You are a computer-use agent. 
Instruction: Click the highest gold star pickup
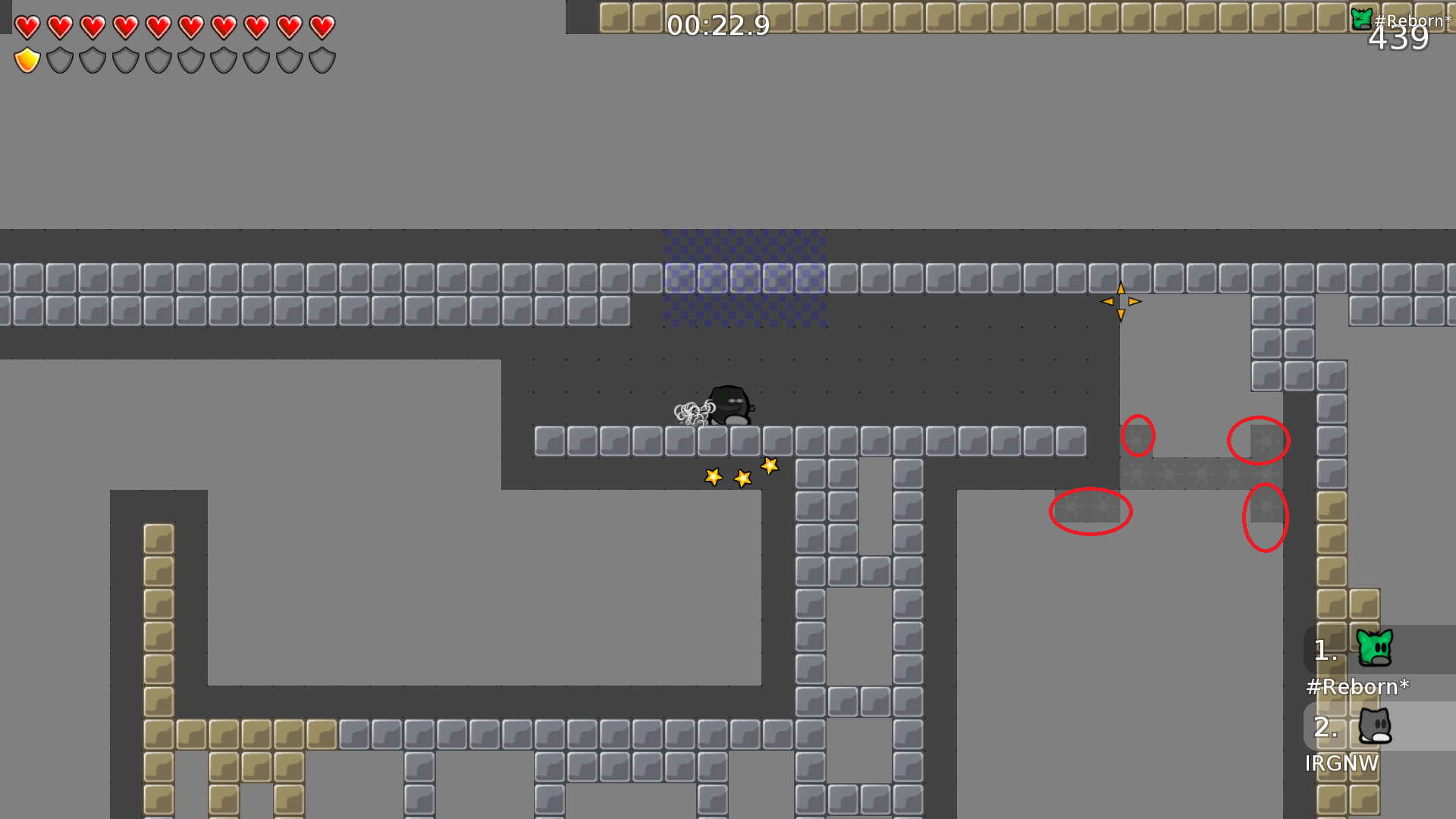(769, 465)
